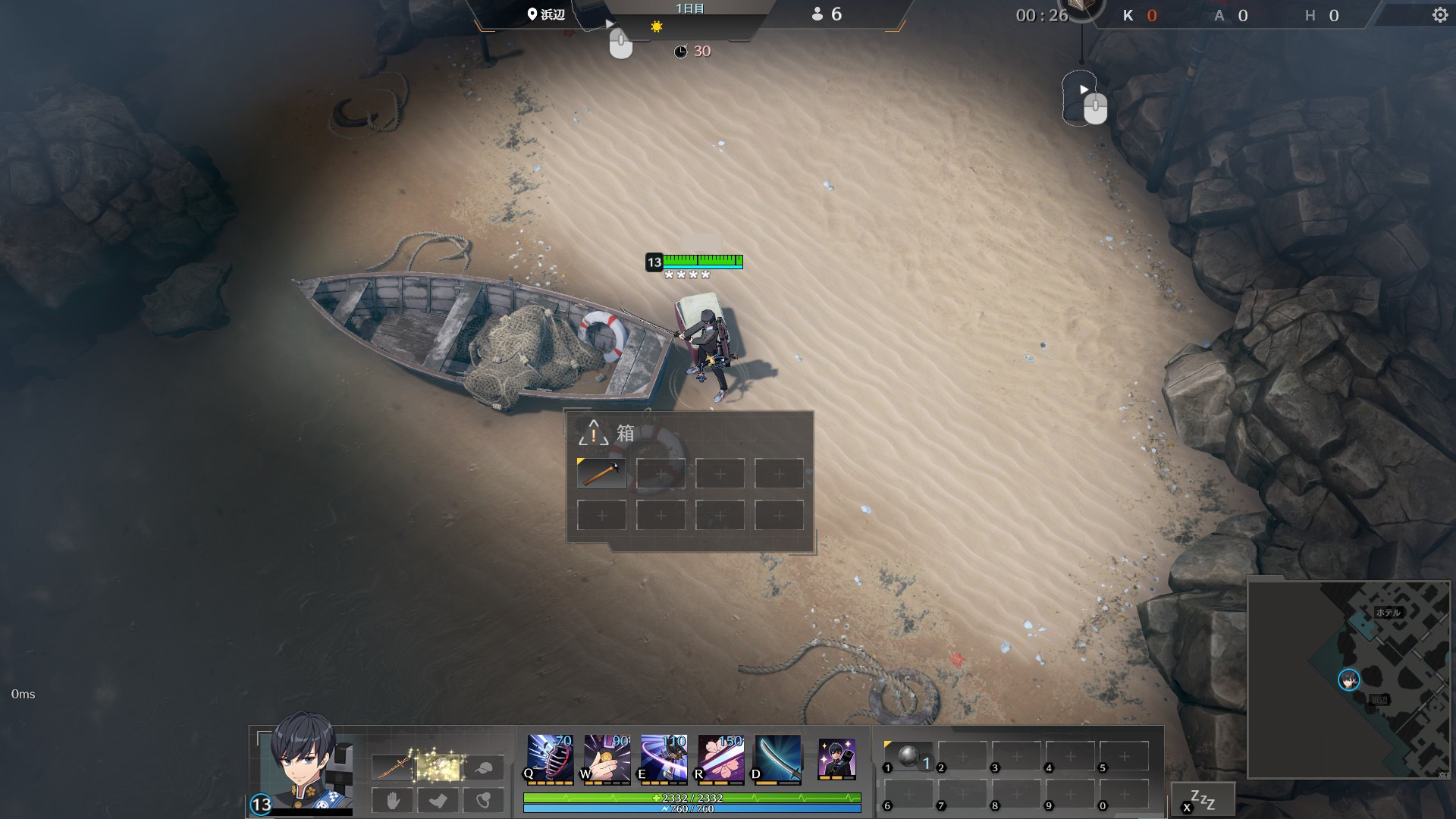Use the E dash slash skill
This screenshot has height=819, width=1456.
pos(664,758)
